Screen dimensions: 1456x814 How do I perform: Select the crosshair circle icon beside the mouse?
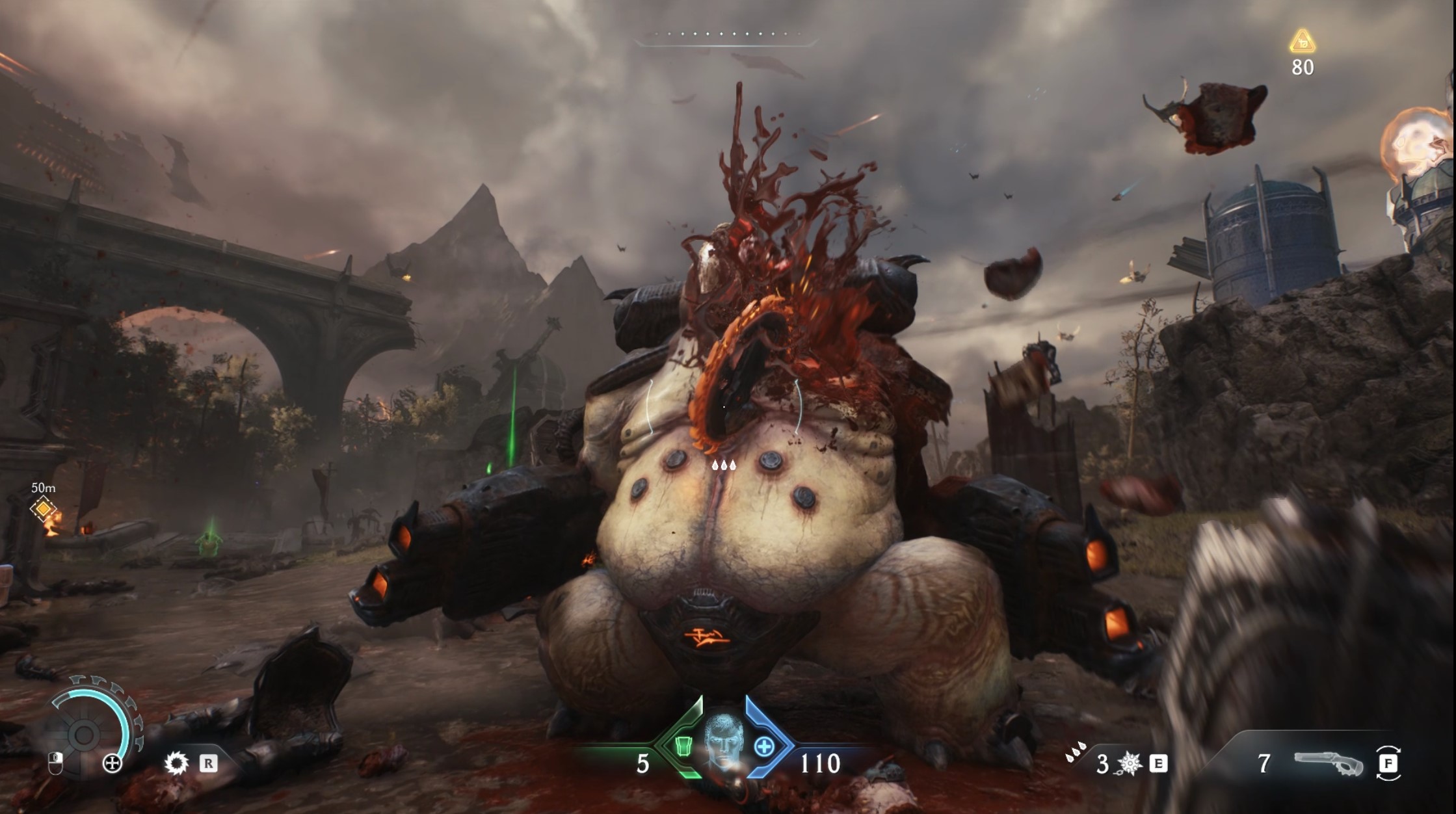[x=113, y=763]
